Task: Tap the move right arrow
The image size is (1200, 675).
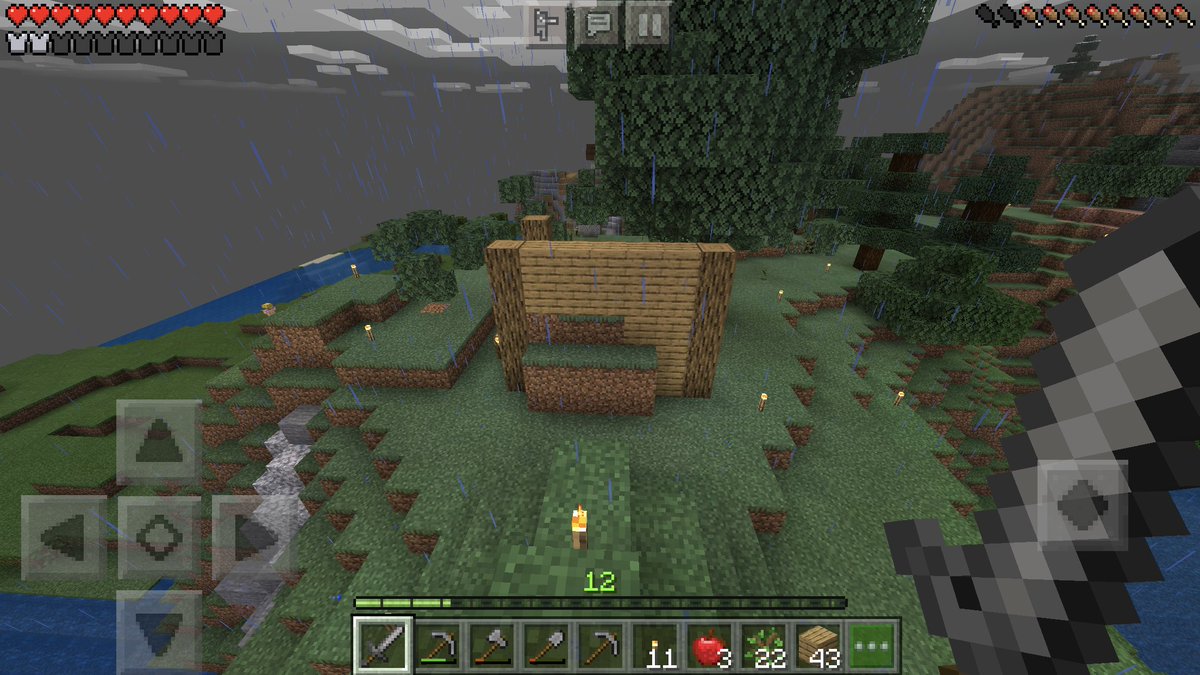Action: click(x=252, y=537)
